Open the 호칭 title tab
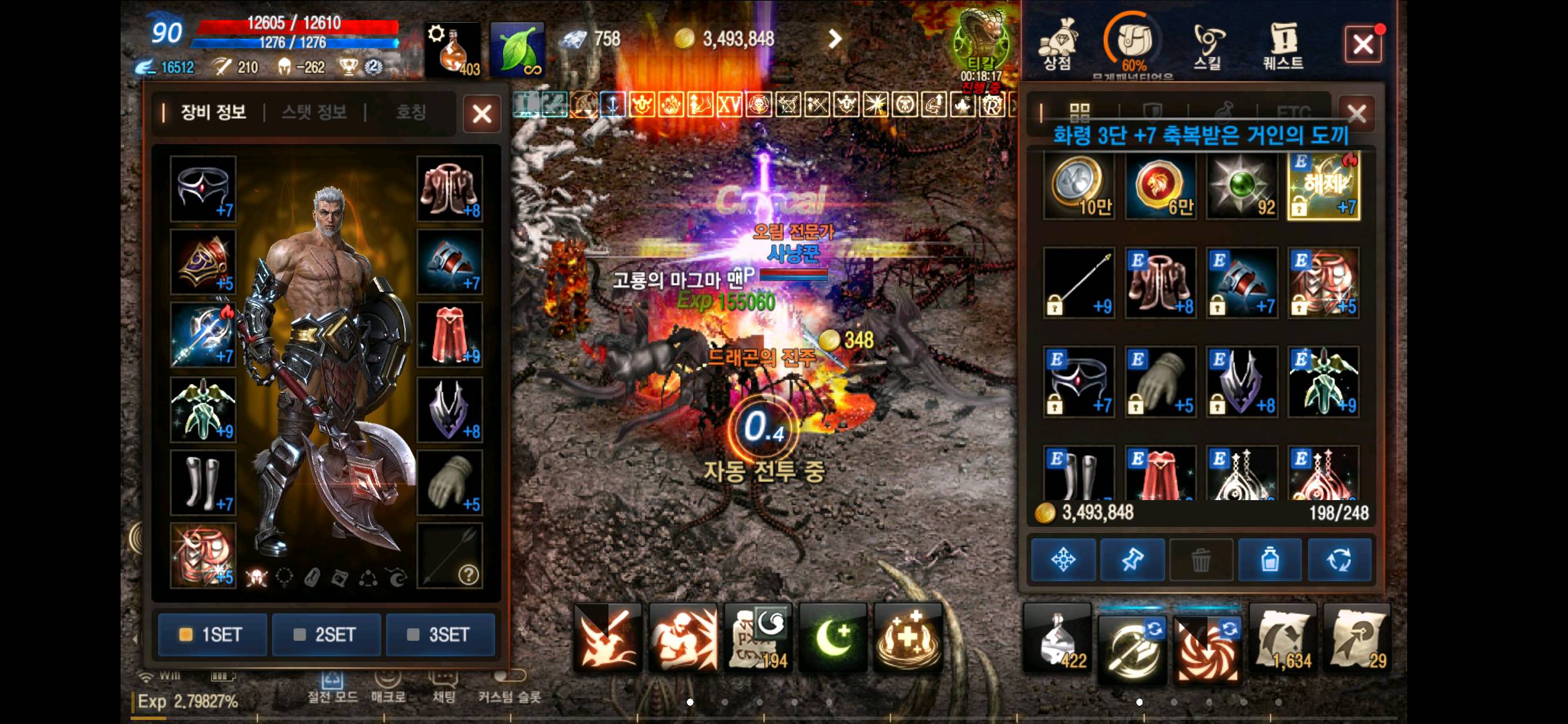The width and height of the screenshot is (1568, 724). (x=410, y=112)
